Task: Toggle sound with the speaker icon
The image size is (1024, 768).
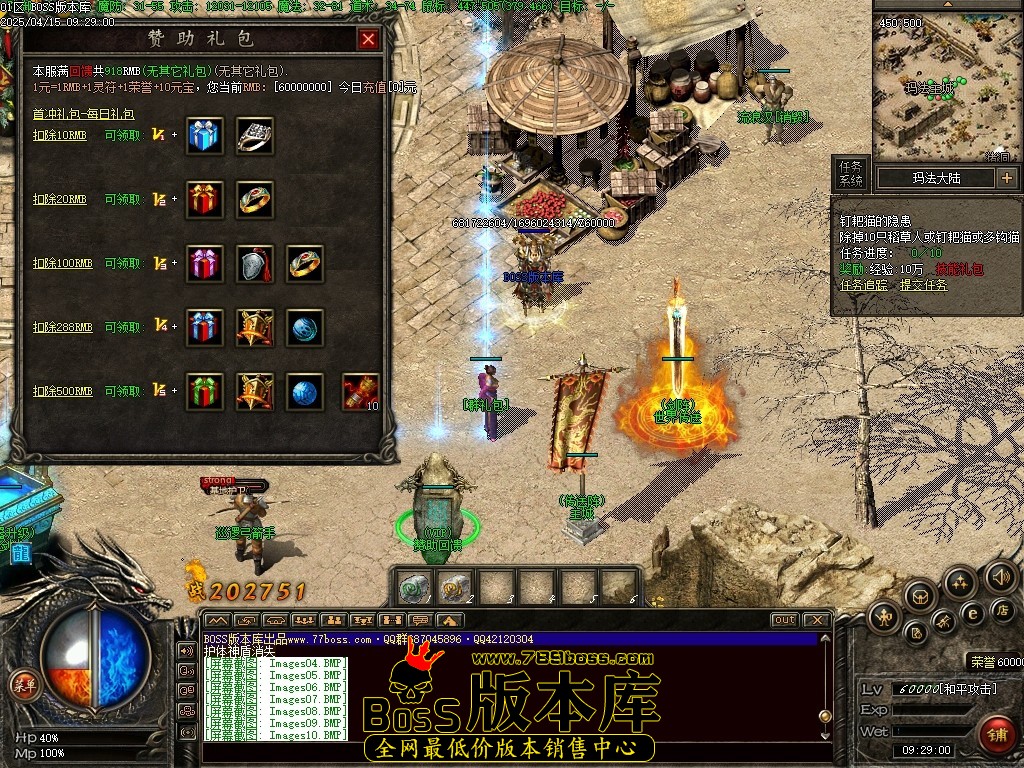Action: pyautogui.click(x=999, y=576)
